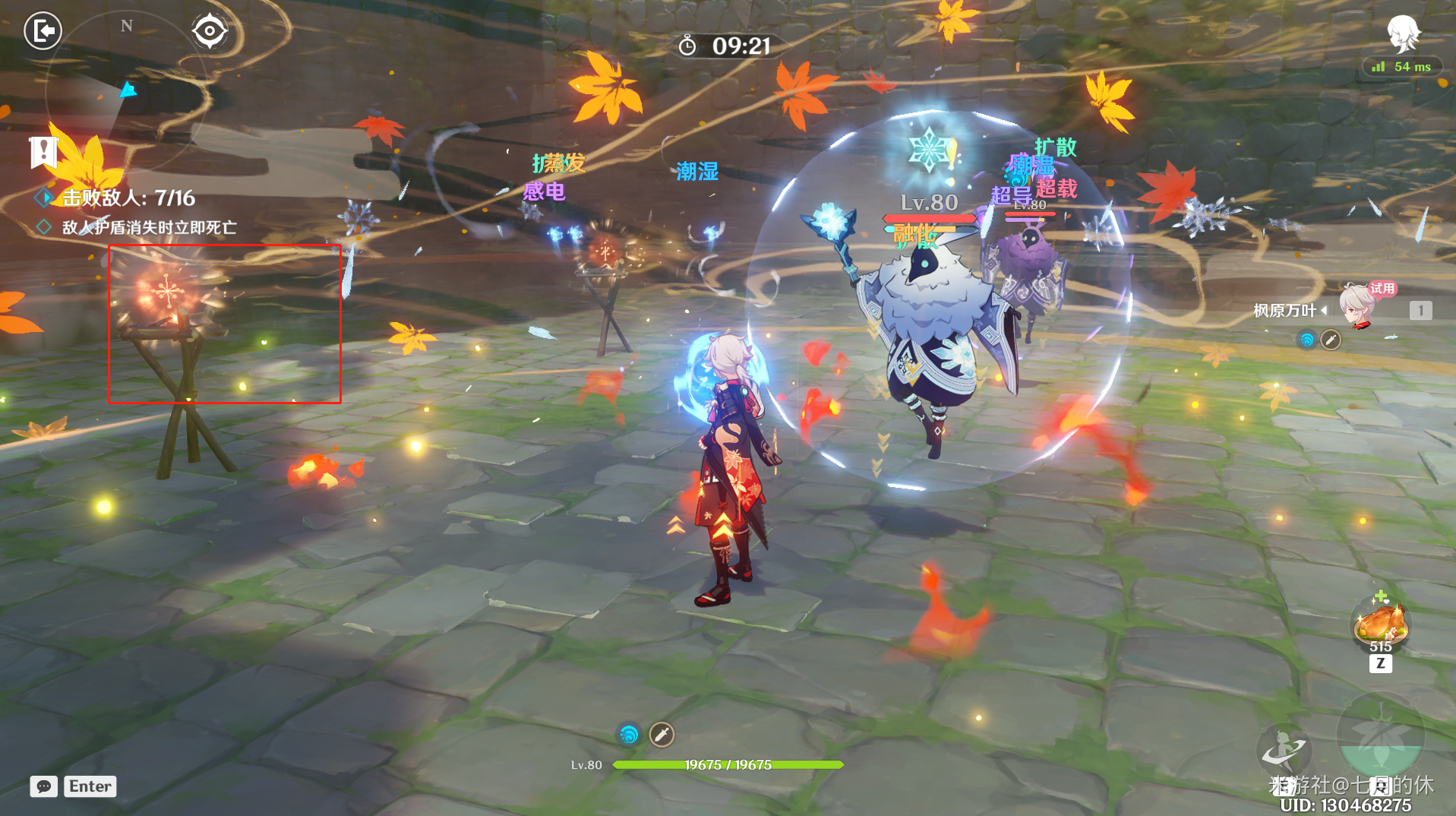This screenshot has width=1456, height=816.
Task: Trigger the maple leaf elemental burst
Action: [x=1380, y=737]
